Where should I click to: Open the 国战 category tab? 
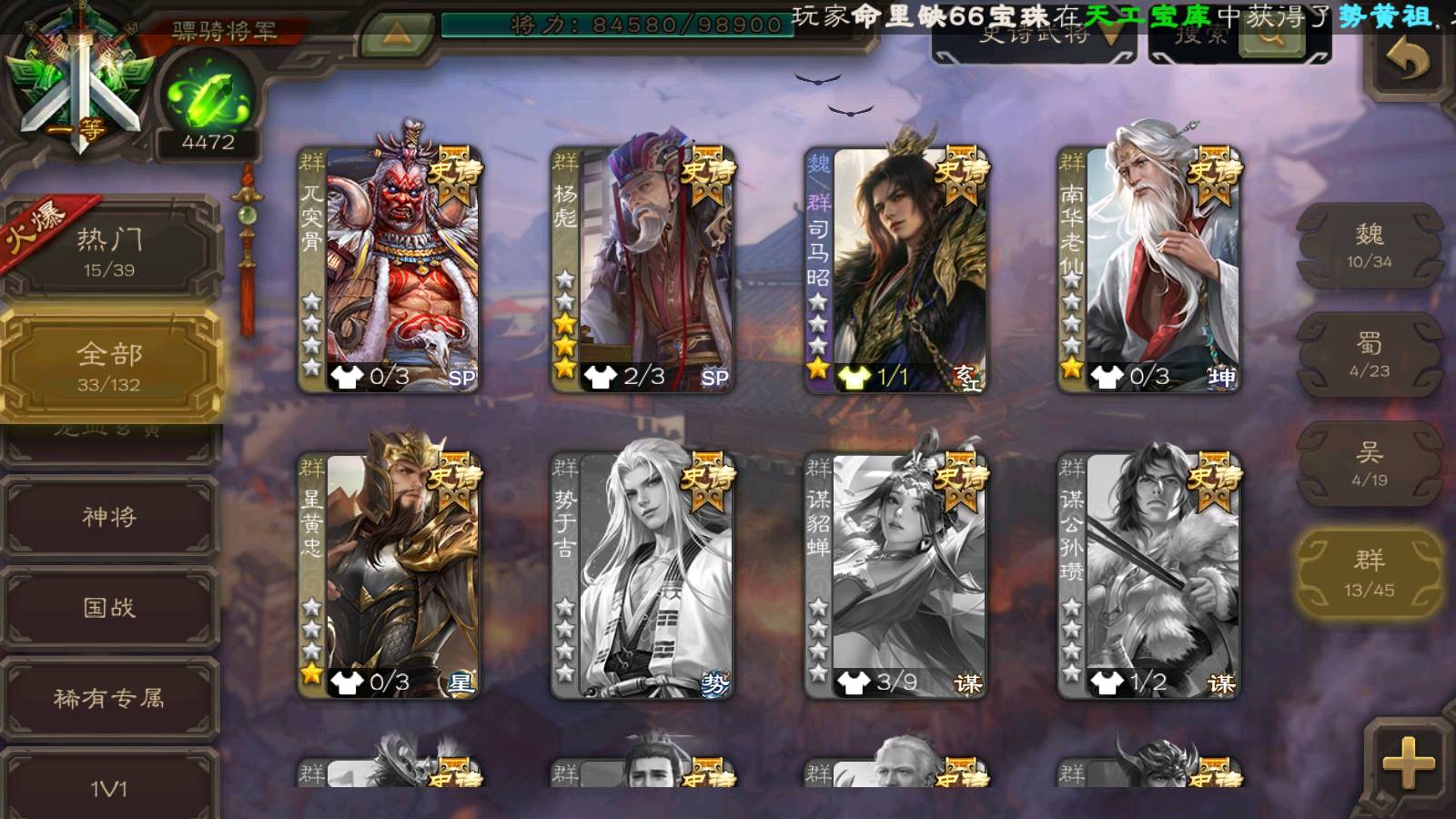pos(109,607)
